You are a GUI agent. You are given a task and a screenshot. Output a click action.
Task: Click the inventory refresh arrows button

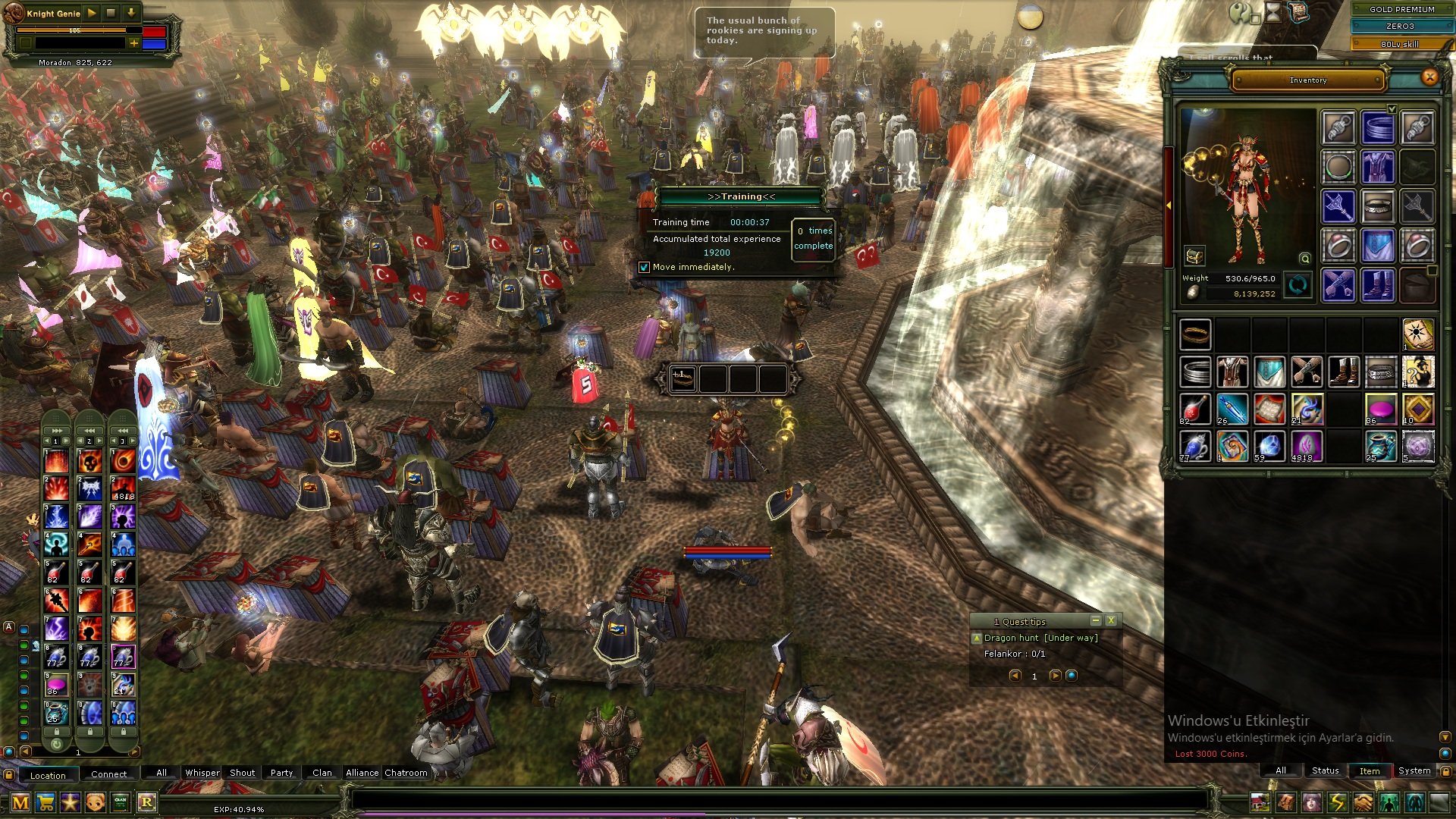pos(1298,286)
